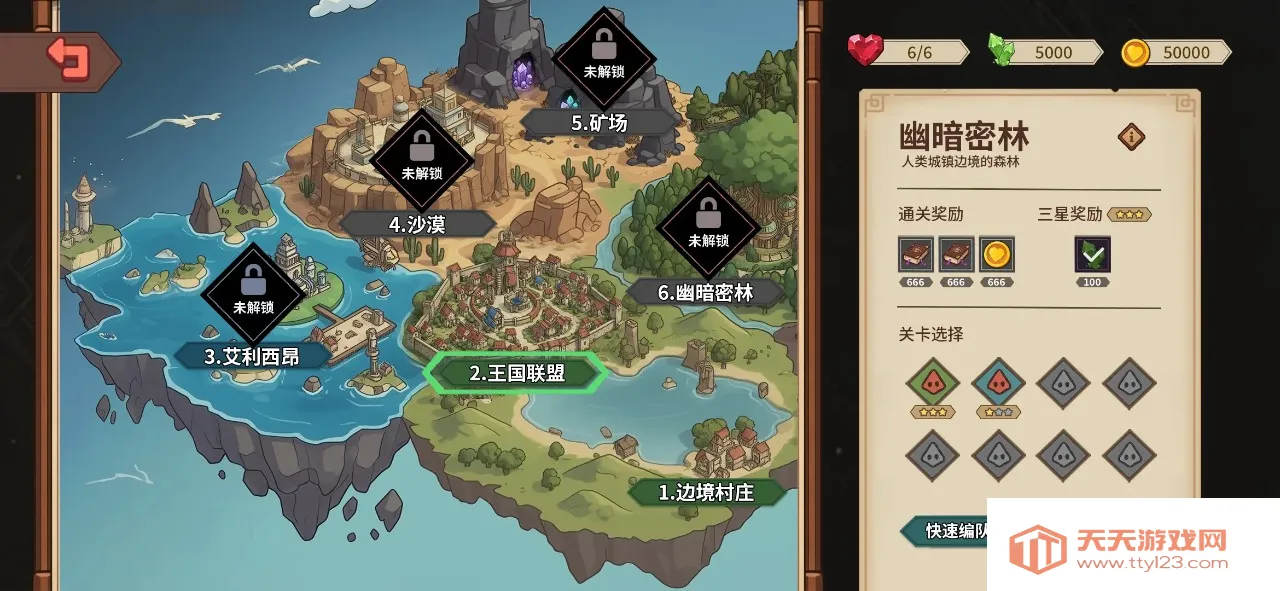Inspect the claimed three-star reward icon
Viewport: 1280px width, 591px height.
1092,254
